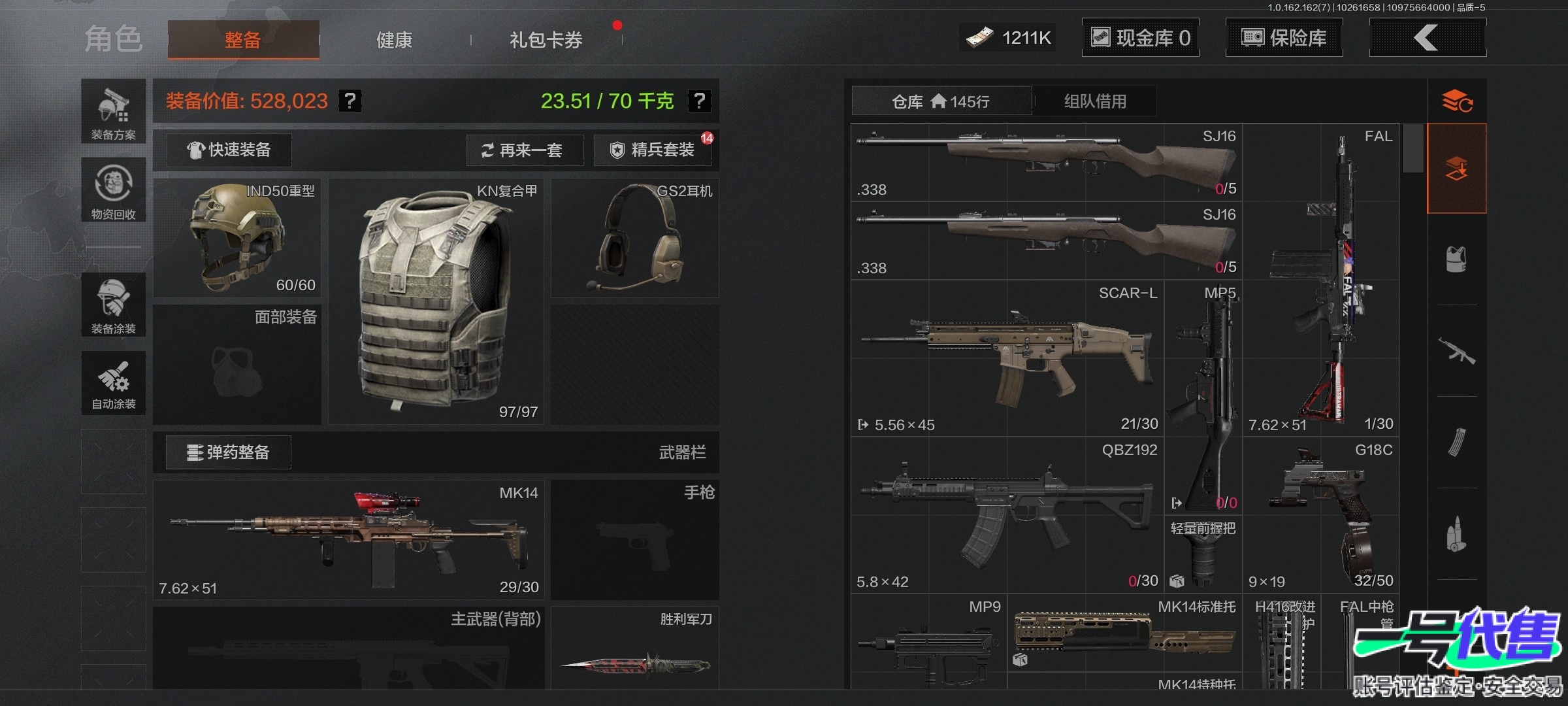The image size is (1568, 706).
Task: Filter warehouse by body armor icon
Action: pyautogui.click(x=1456, y=260)
